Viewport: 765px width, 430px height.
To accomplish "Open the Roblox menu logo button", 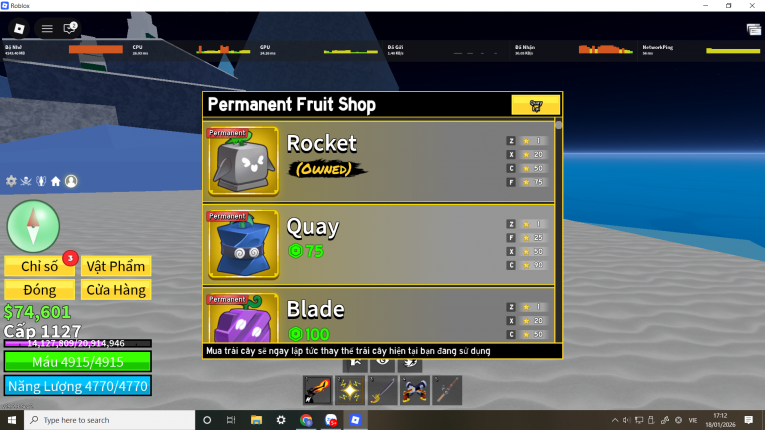I will coord(20,28).
